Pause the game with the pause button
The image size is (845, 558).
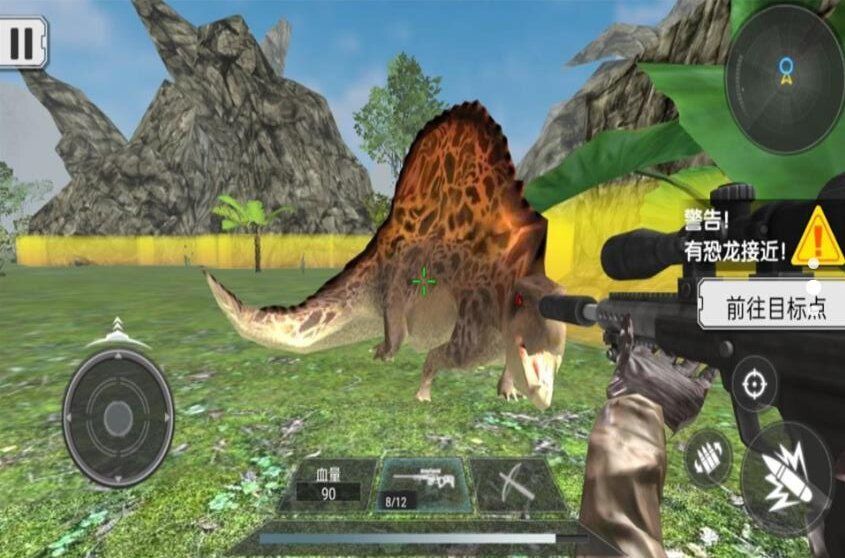(22, 43)
